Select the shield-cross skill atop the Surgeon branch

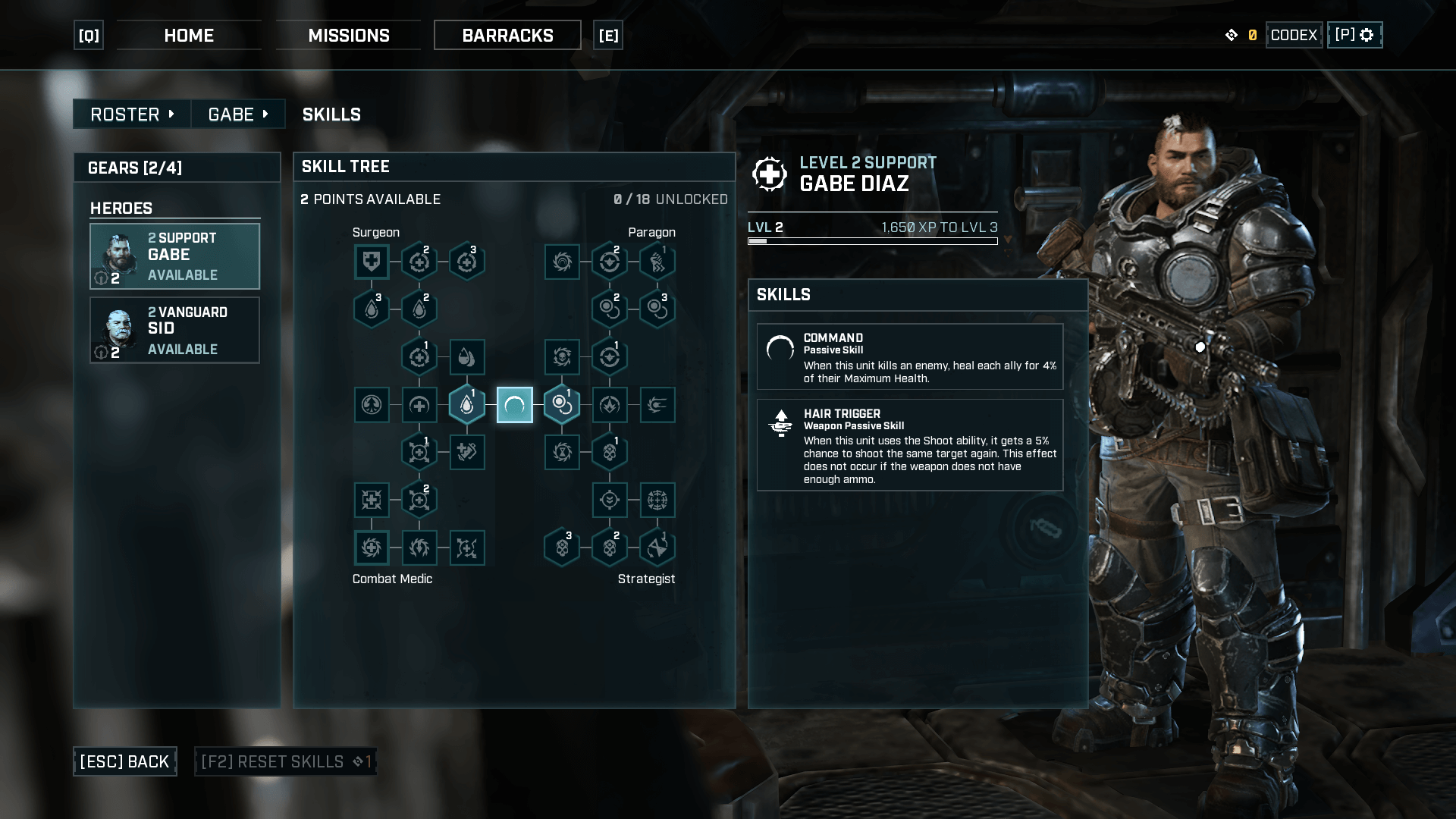(372, 262)
